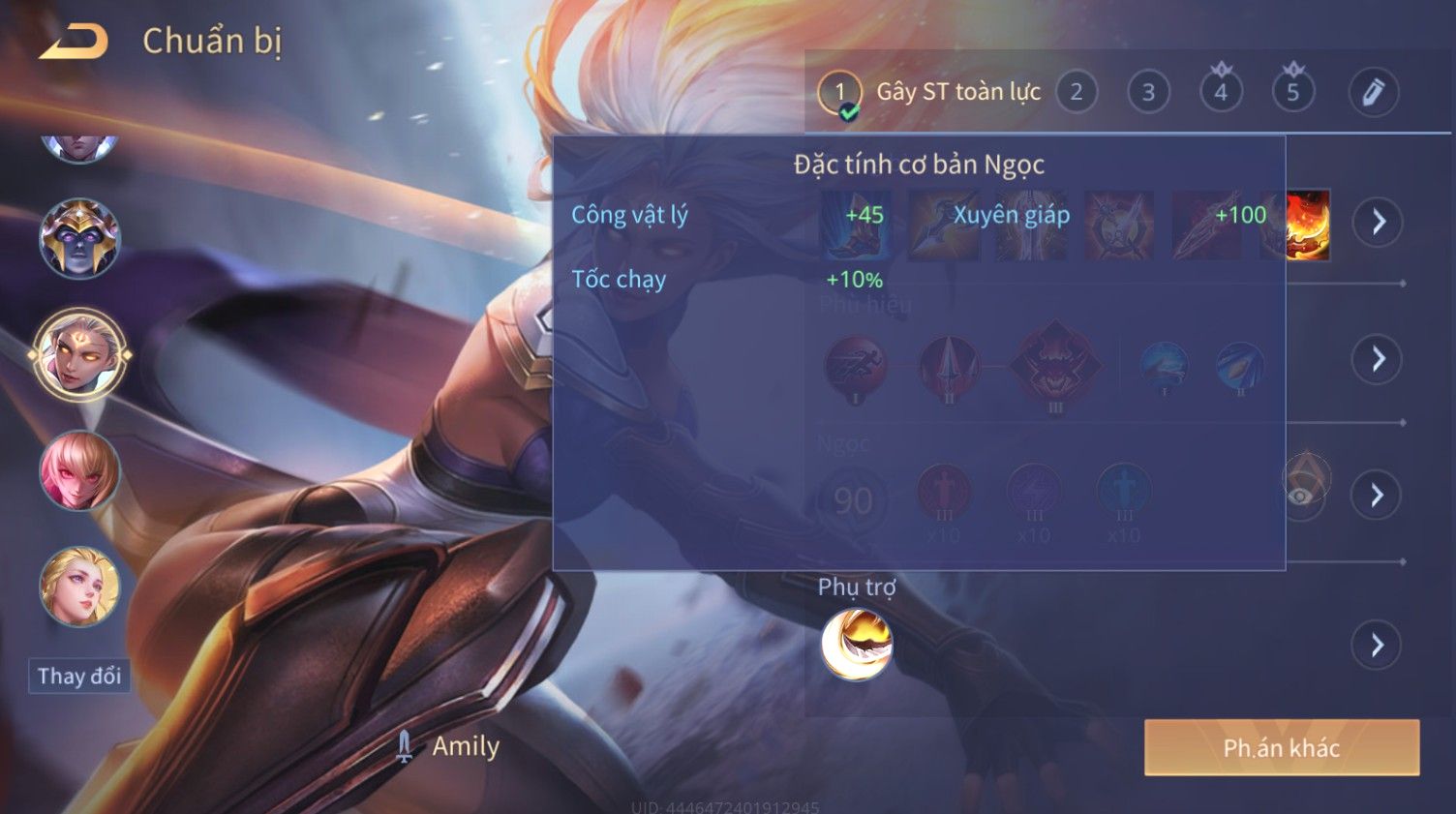Expand the Phụ trợ row arrow
Viewport: 1456px width, 814px height.
coord(1377,645)
